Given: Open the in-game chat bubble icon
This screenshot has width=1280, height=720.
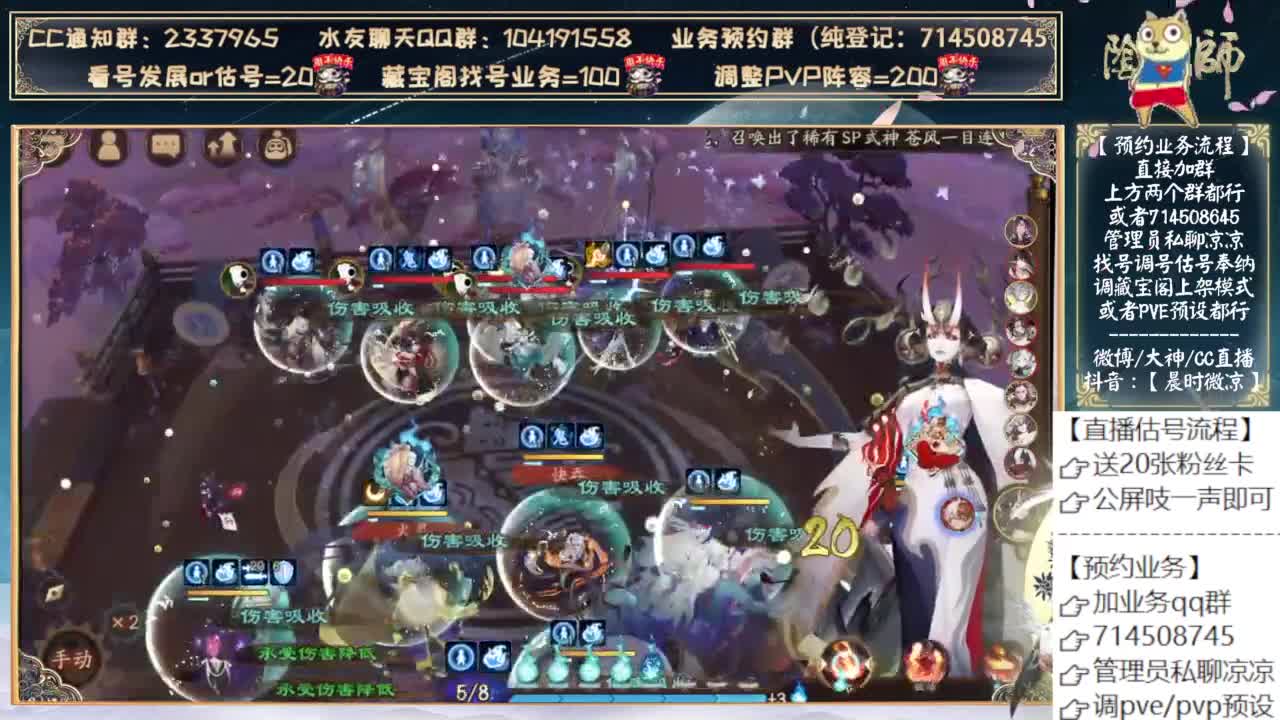Looking at the screenshot, I should (x=166, y=145).
